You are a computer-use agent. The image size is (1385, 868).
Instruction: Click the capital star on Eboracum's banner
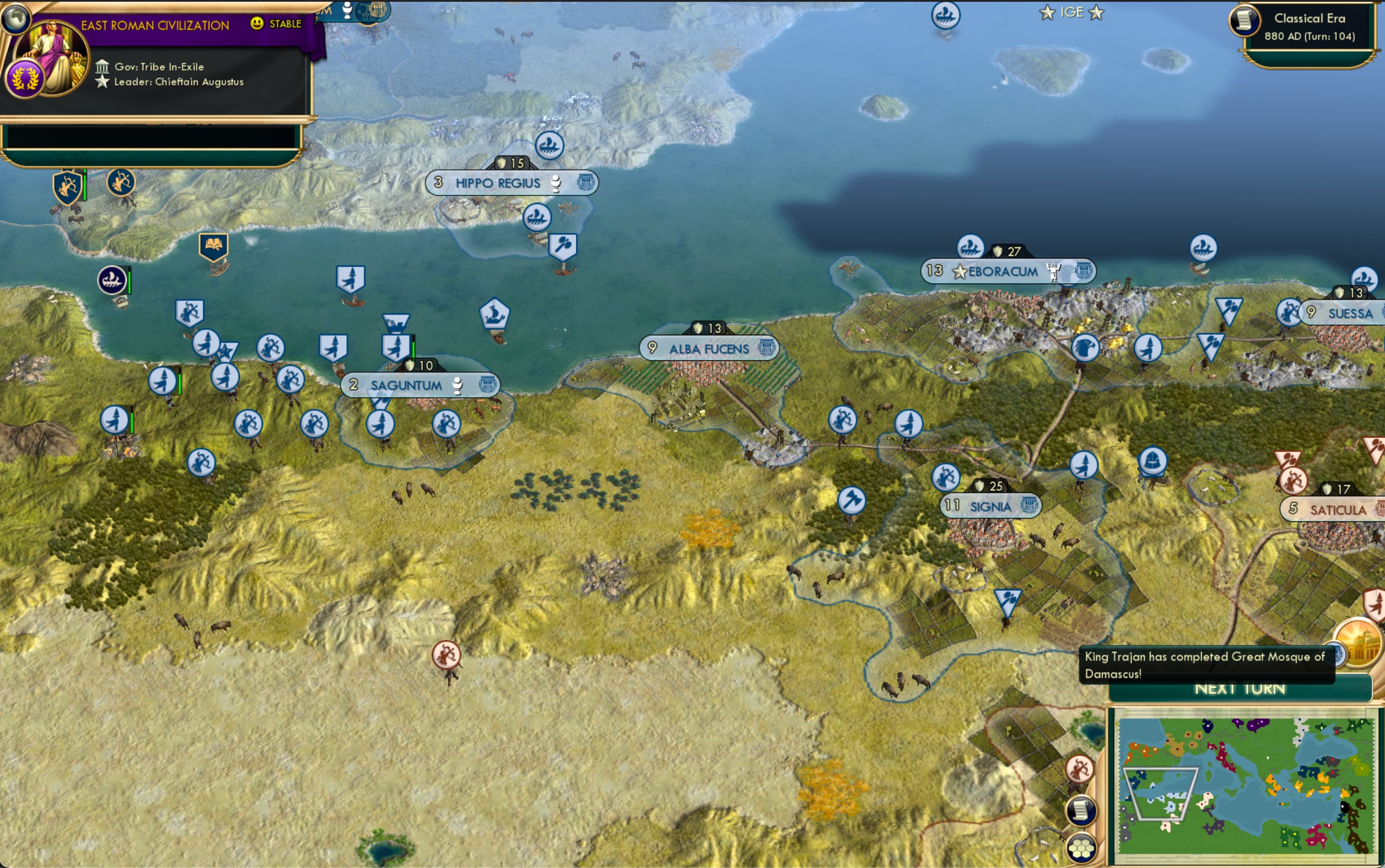960,273
